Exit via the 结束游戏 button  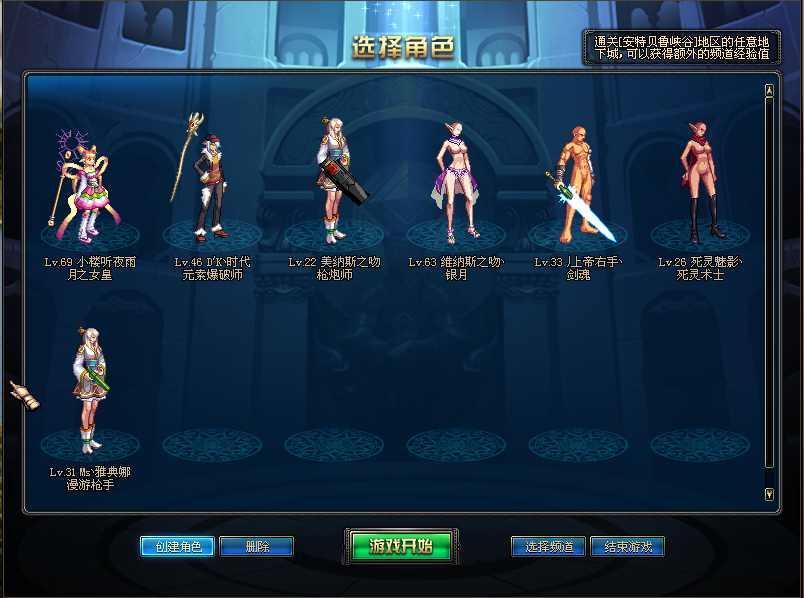click(628, 546)
